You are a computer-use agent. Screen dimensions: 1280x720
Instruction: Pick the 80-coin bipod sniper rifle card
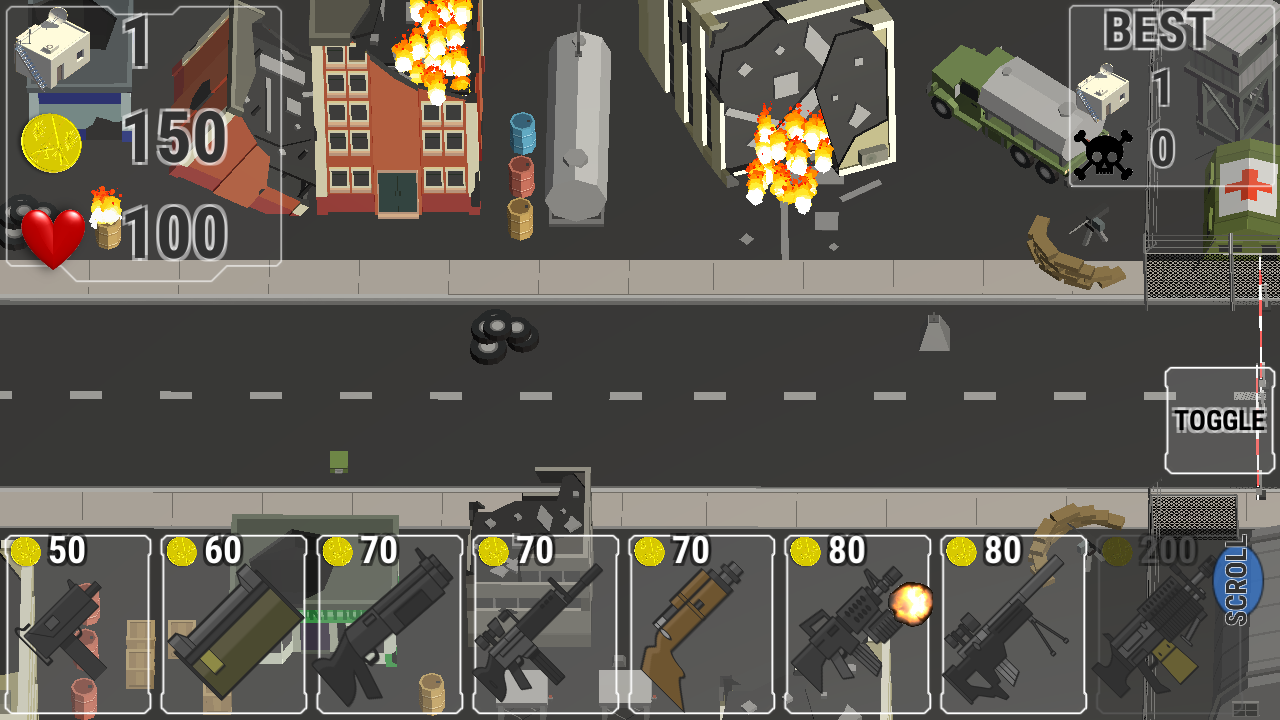pos(1014,625)
